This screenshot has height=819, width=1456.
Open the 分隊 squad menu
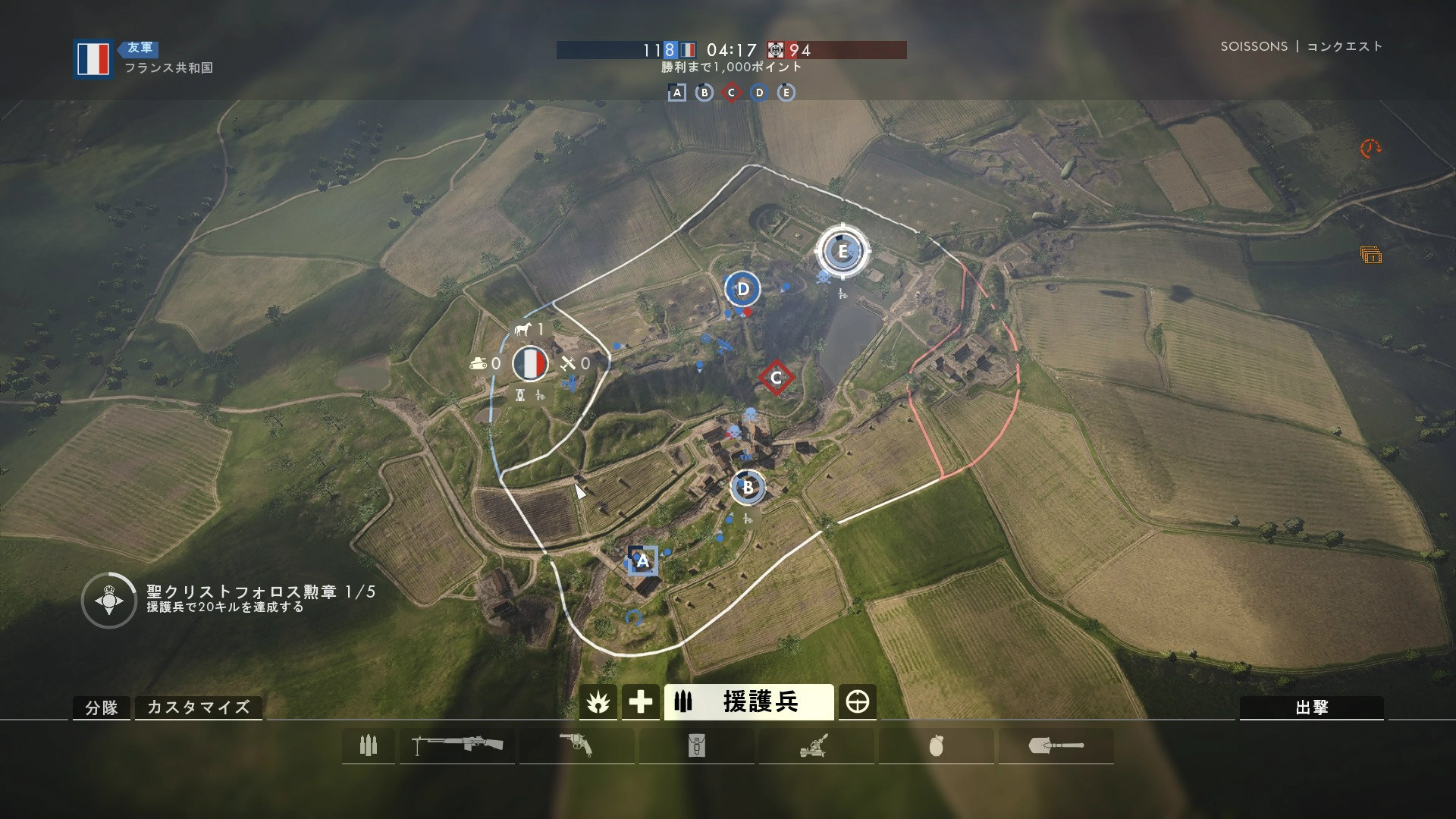[102, 708]
